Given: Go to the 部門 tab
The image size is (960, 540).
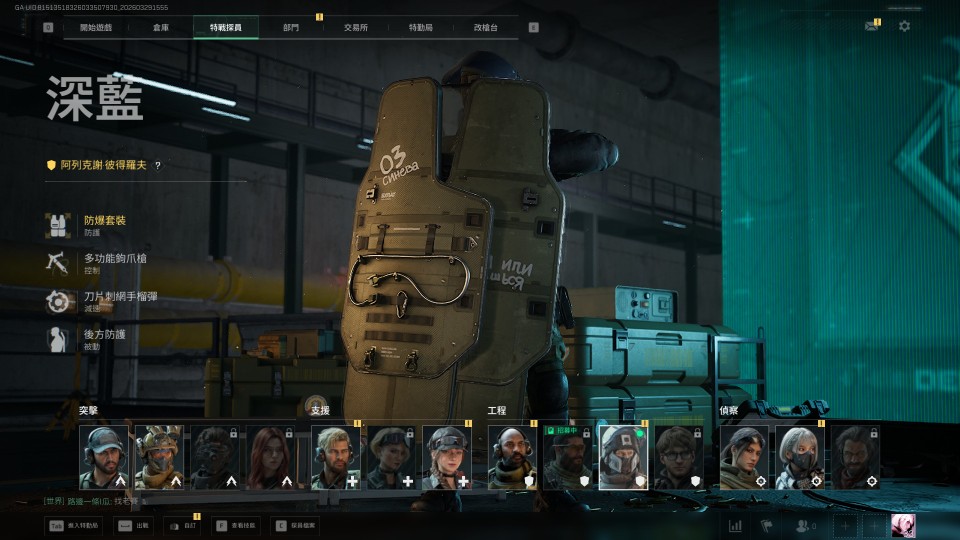Looking at the screenshot, I should click(x=291, y=27).
